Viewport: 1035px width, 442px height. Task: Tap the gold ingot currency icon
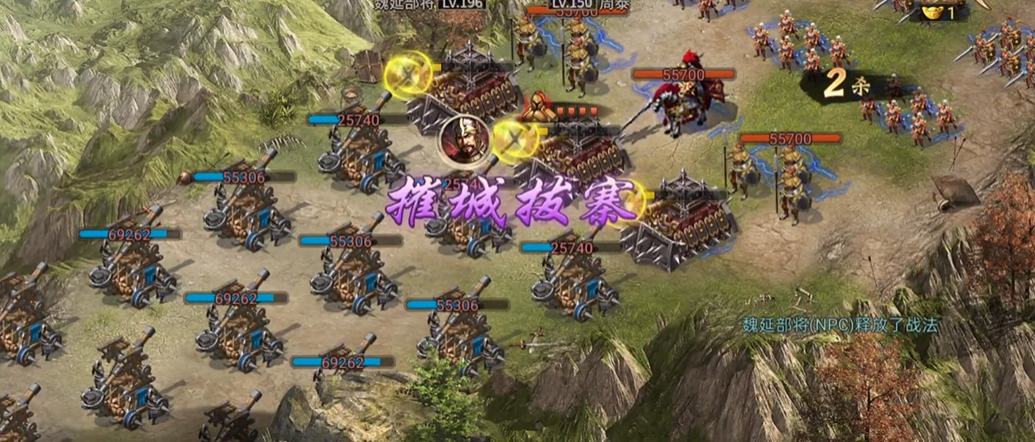932,11
